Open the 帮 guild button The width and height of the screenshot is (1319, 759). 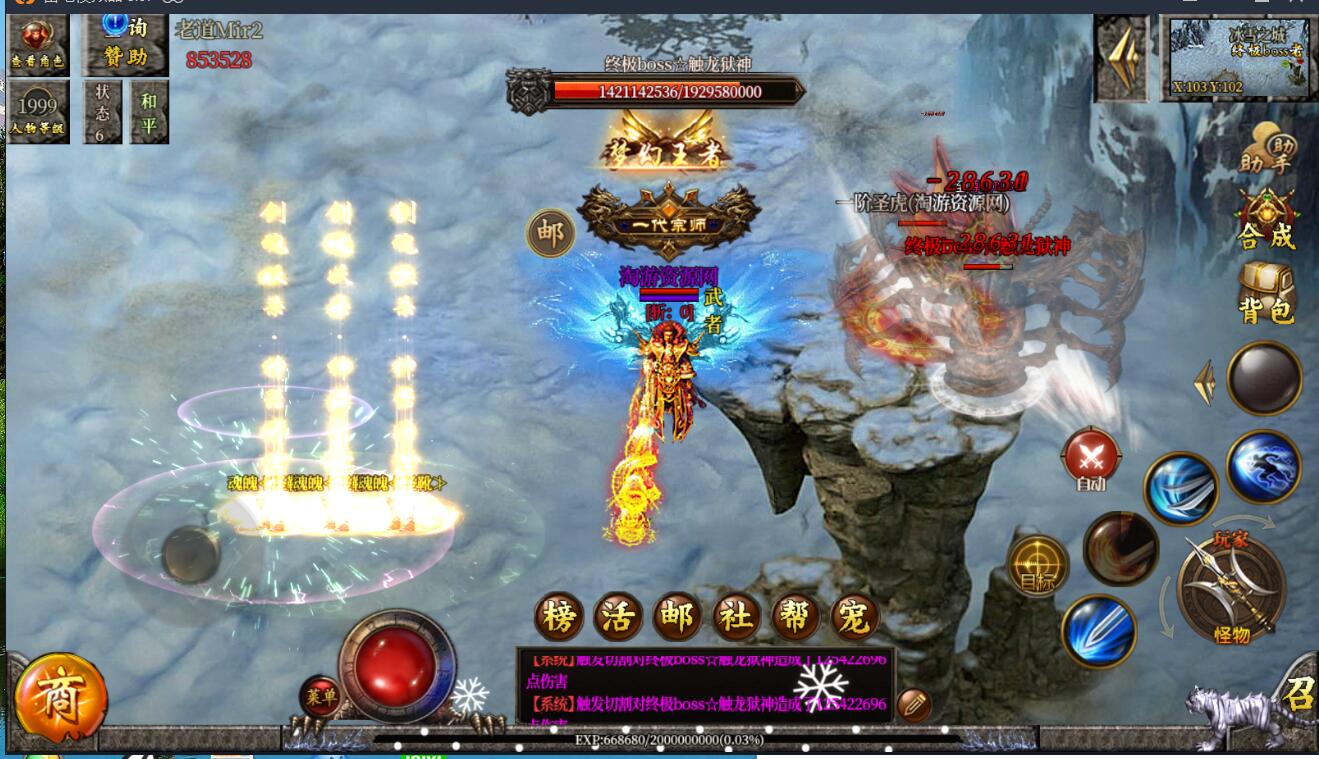tap(796, 617)
